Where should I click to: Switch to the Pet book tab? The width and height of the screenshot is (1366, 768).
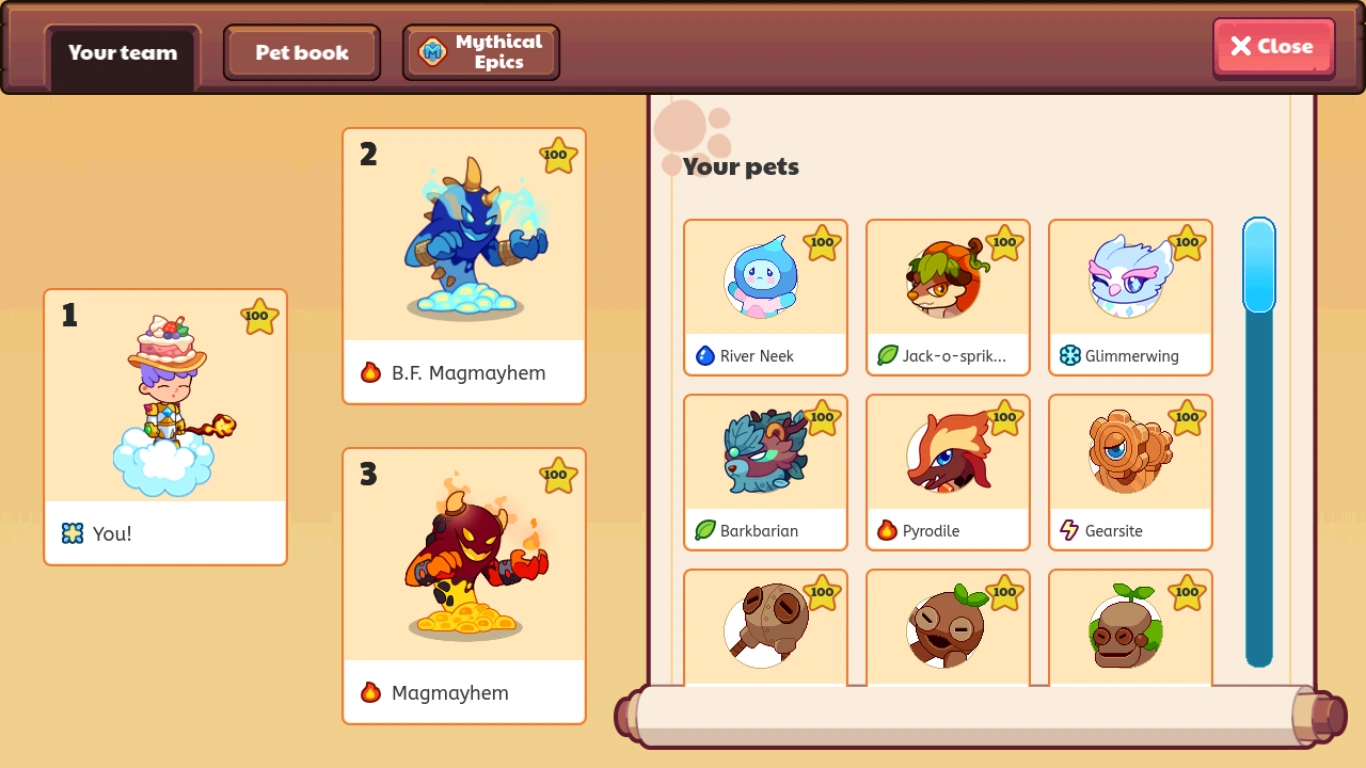pyautogui.click(x=301, y=52)
